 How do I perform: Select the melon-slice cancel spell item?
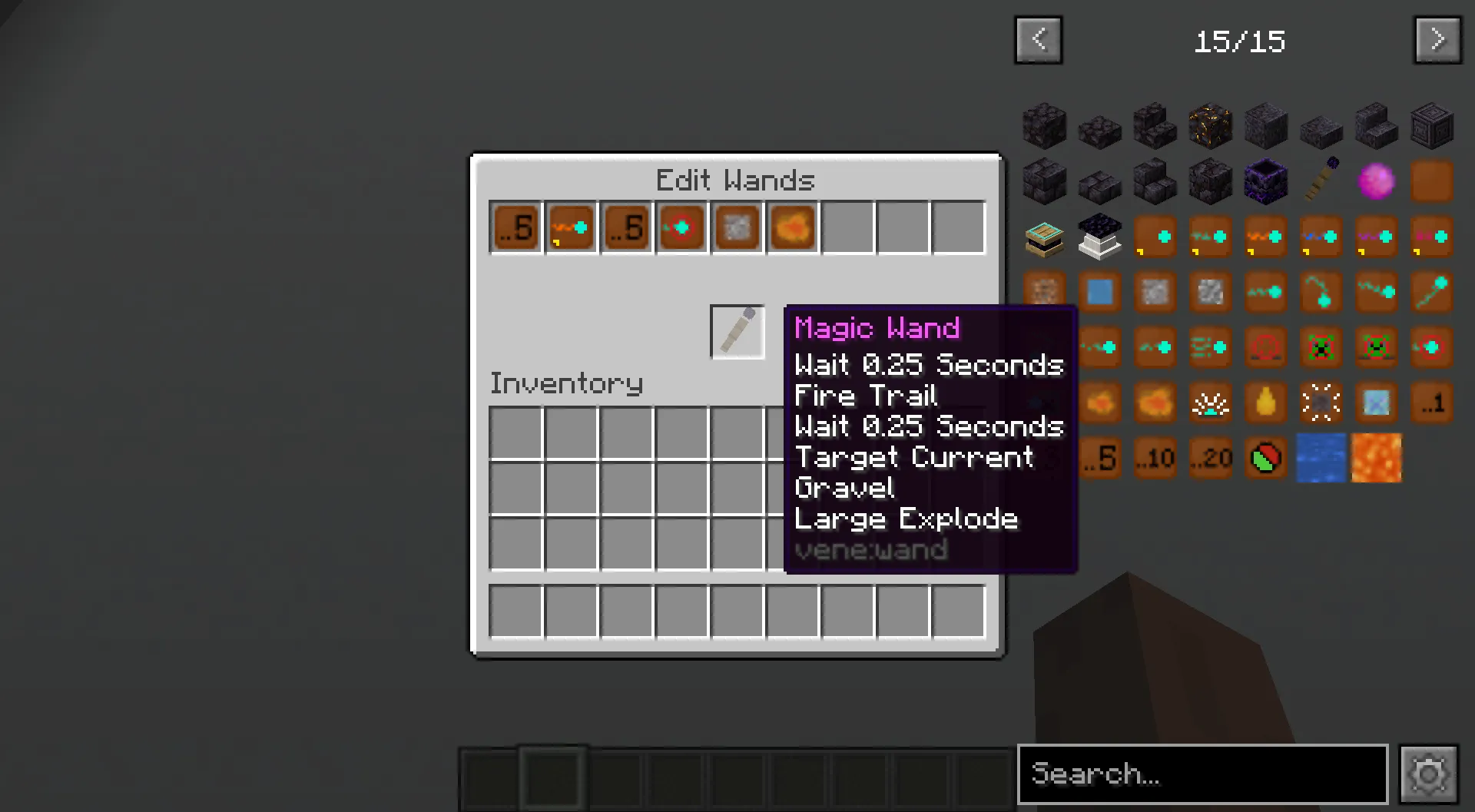[x=1265, y=458]
